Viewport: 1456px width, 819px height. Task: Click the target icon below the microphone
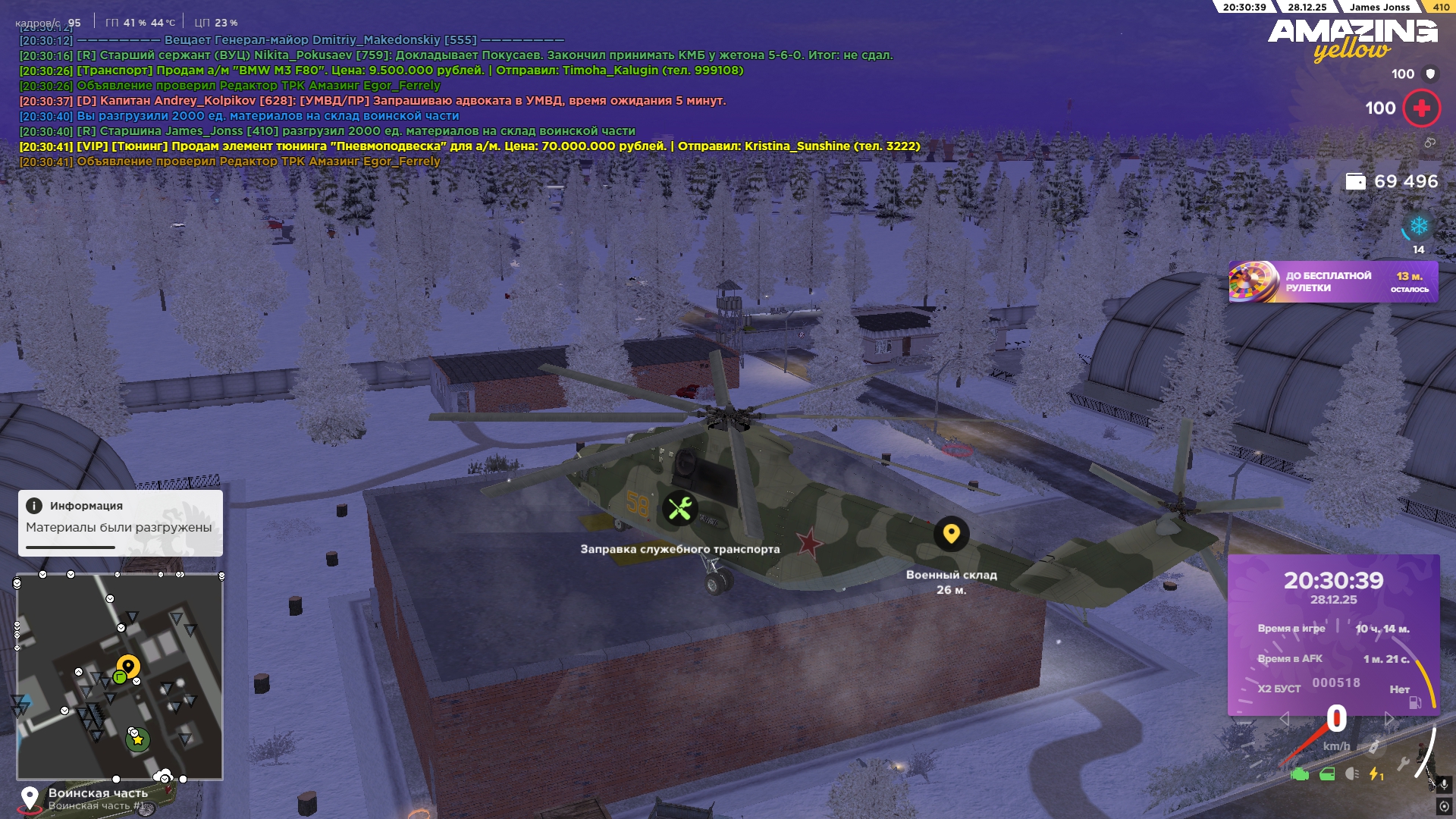[1443, 805]
